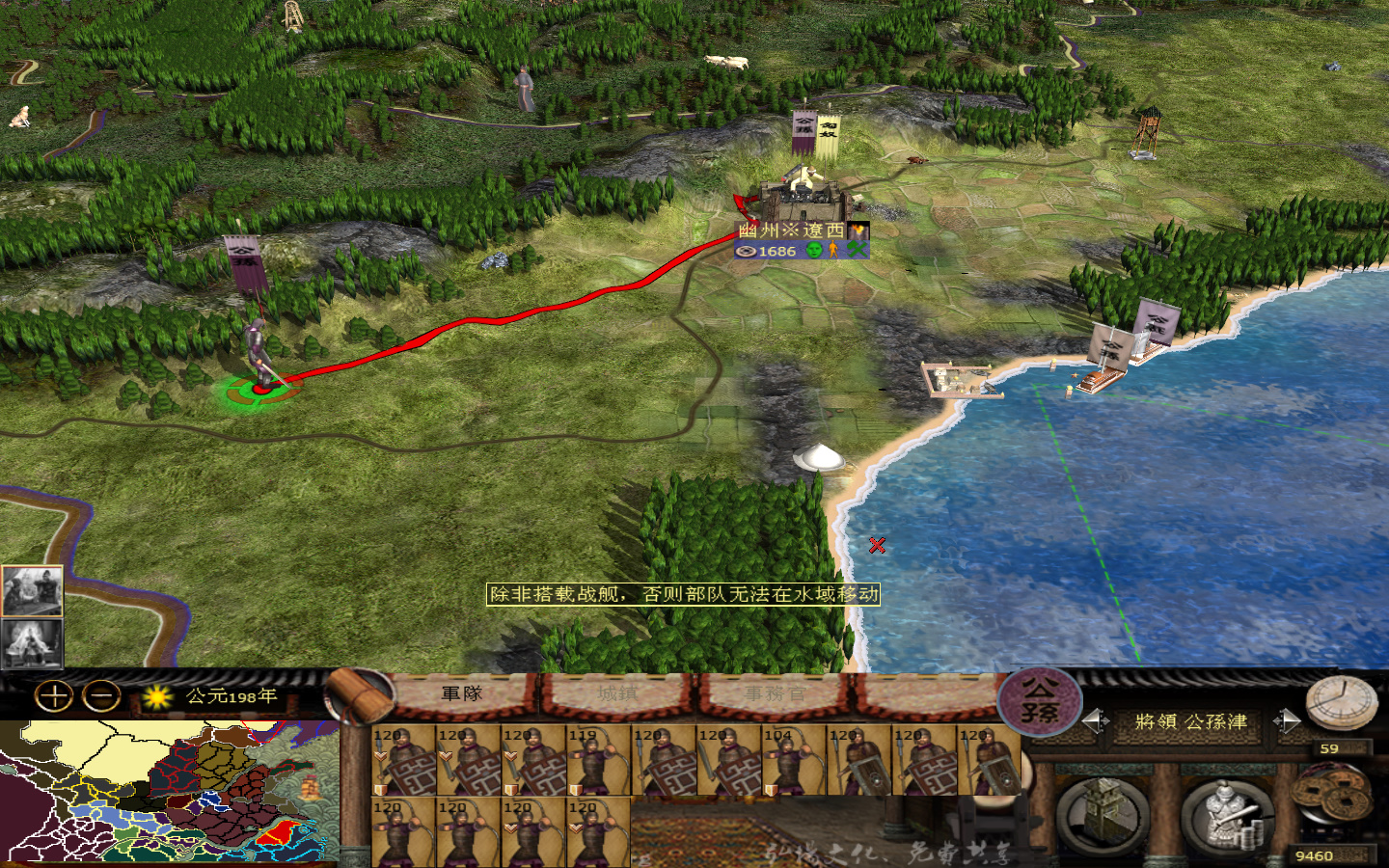Open the top event message thumbnail on the left

pyautogui.click(x=32, y=588)
